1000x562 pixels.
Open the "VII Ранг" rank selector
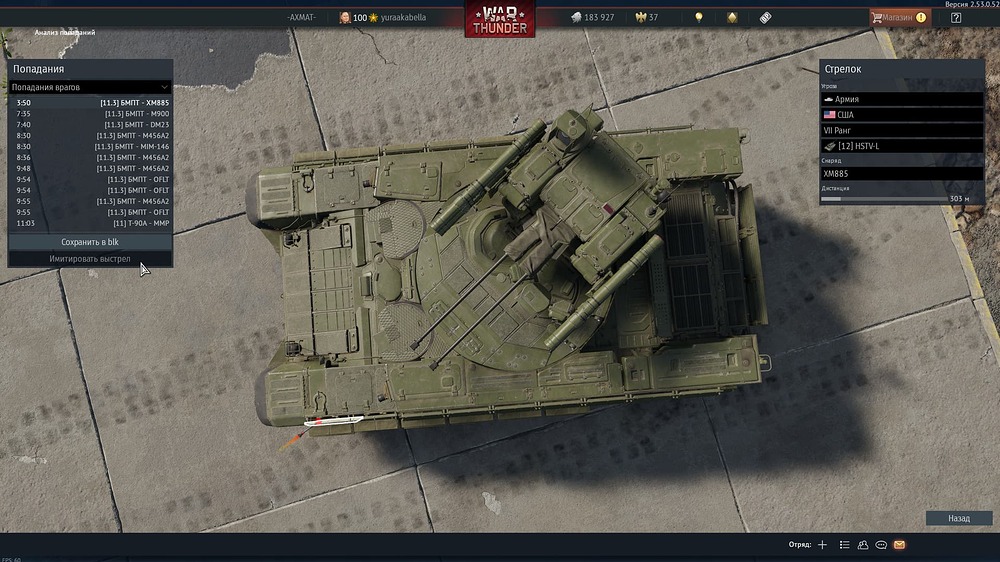point(901,130)
